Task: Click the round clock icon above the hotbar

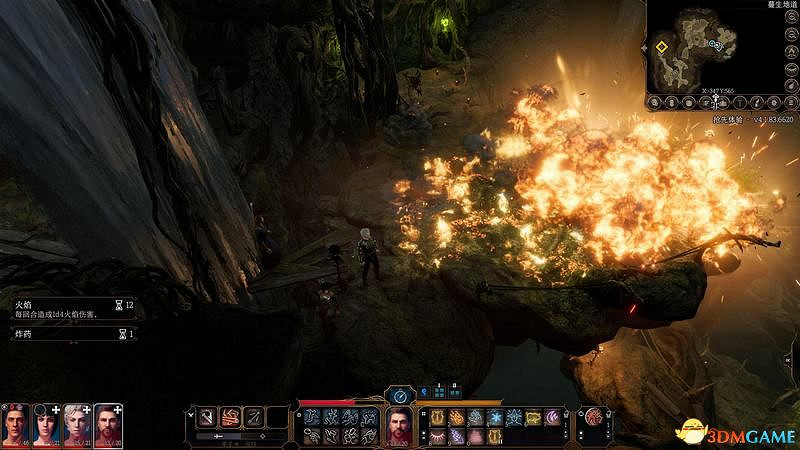Action: coord(399,396)
